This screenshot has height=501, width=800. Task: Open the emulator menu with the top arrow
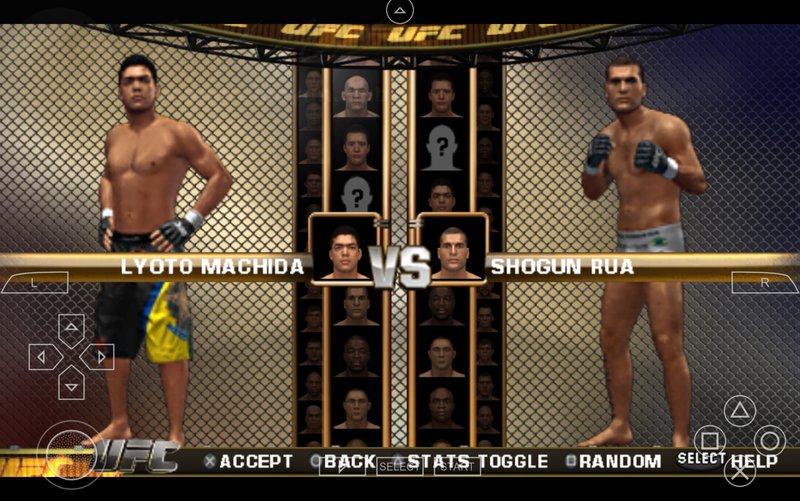pos(400,12)
